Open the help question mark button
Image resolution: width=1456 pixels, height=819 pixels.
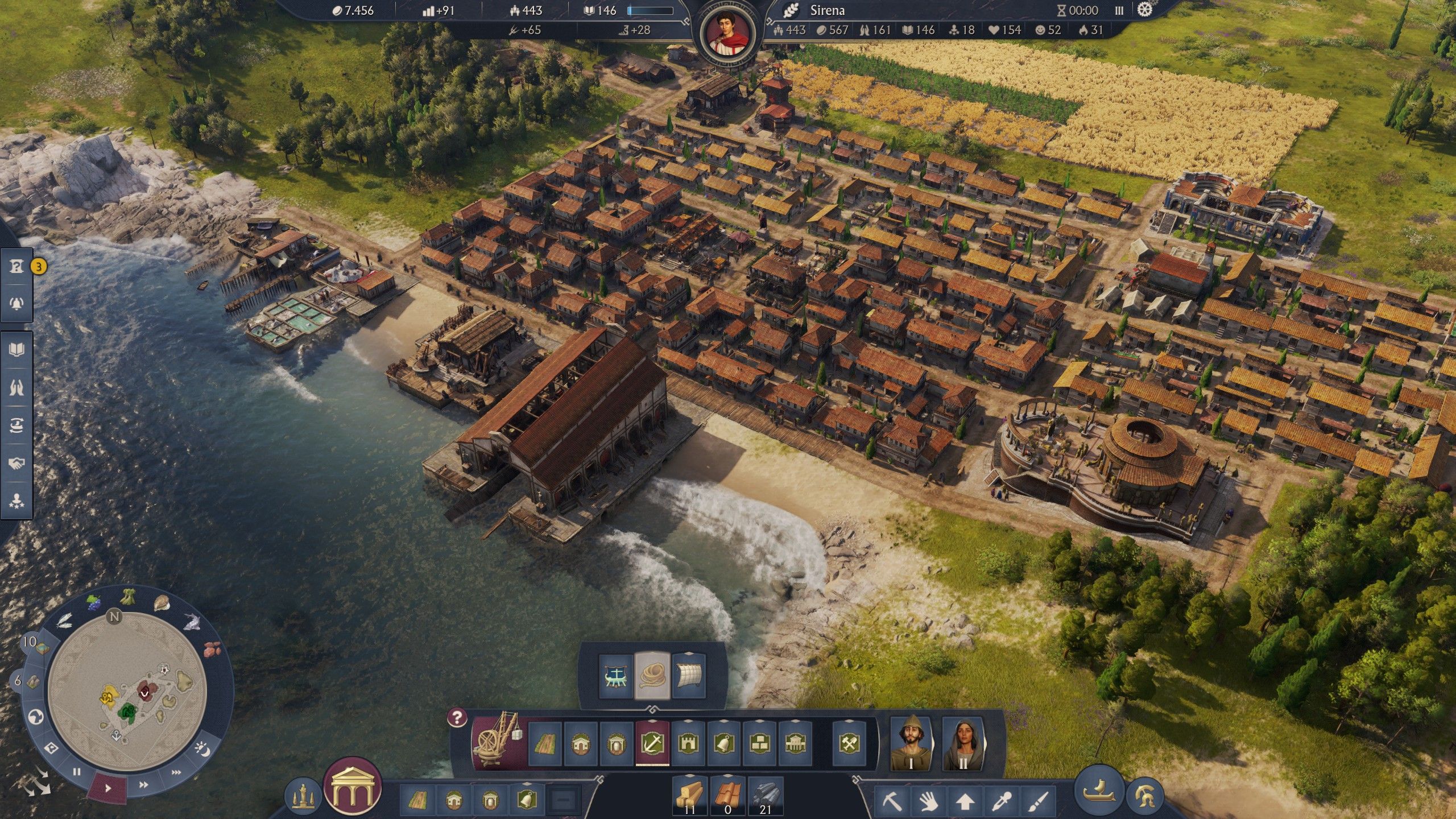[457, 718]
